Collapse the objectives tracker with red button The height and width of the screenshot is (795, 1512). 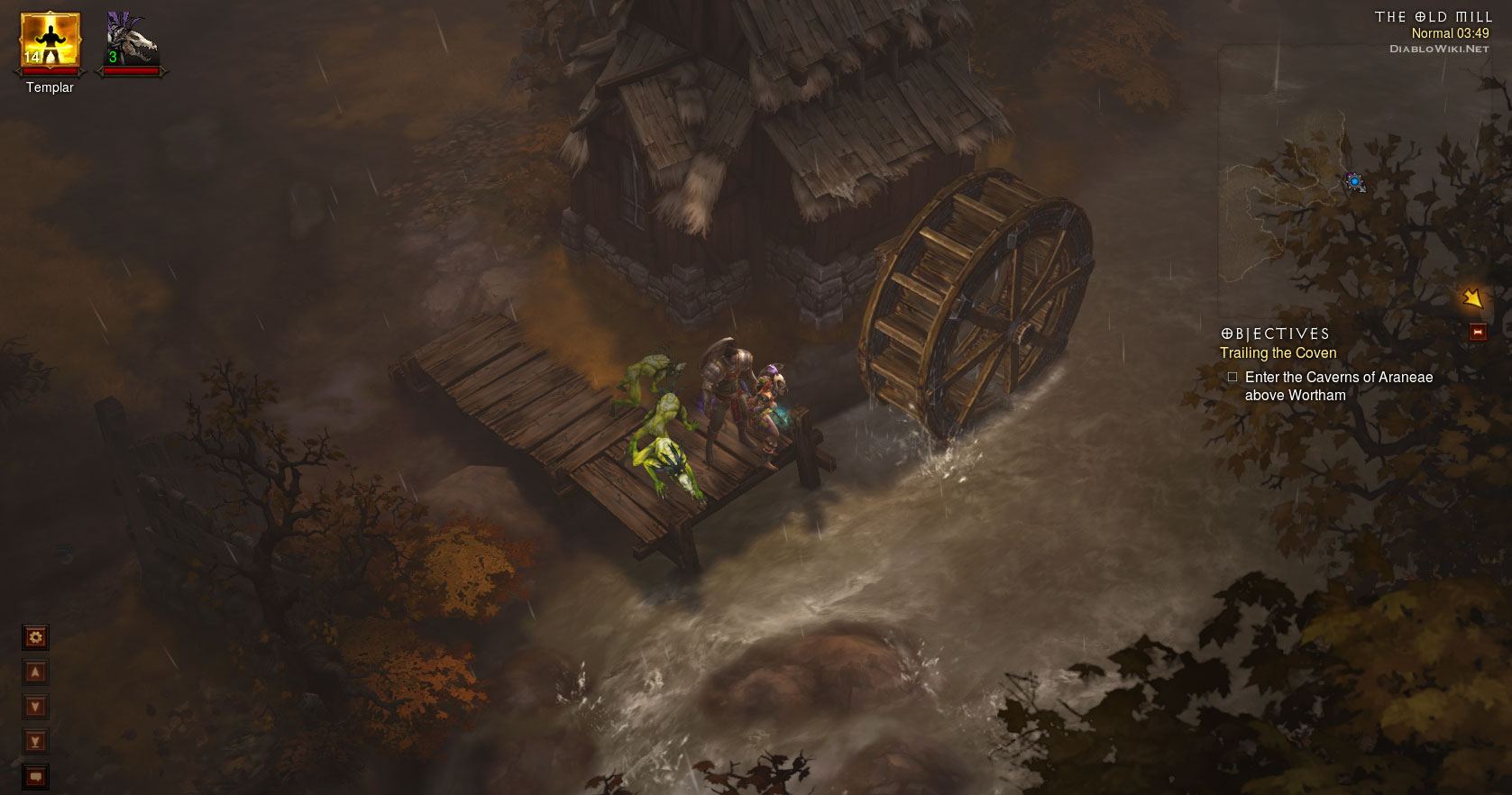coord(1477,333)
